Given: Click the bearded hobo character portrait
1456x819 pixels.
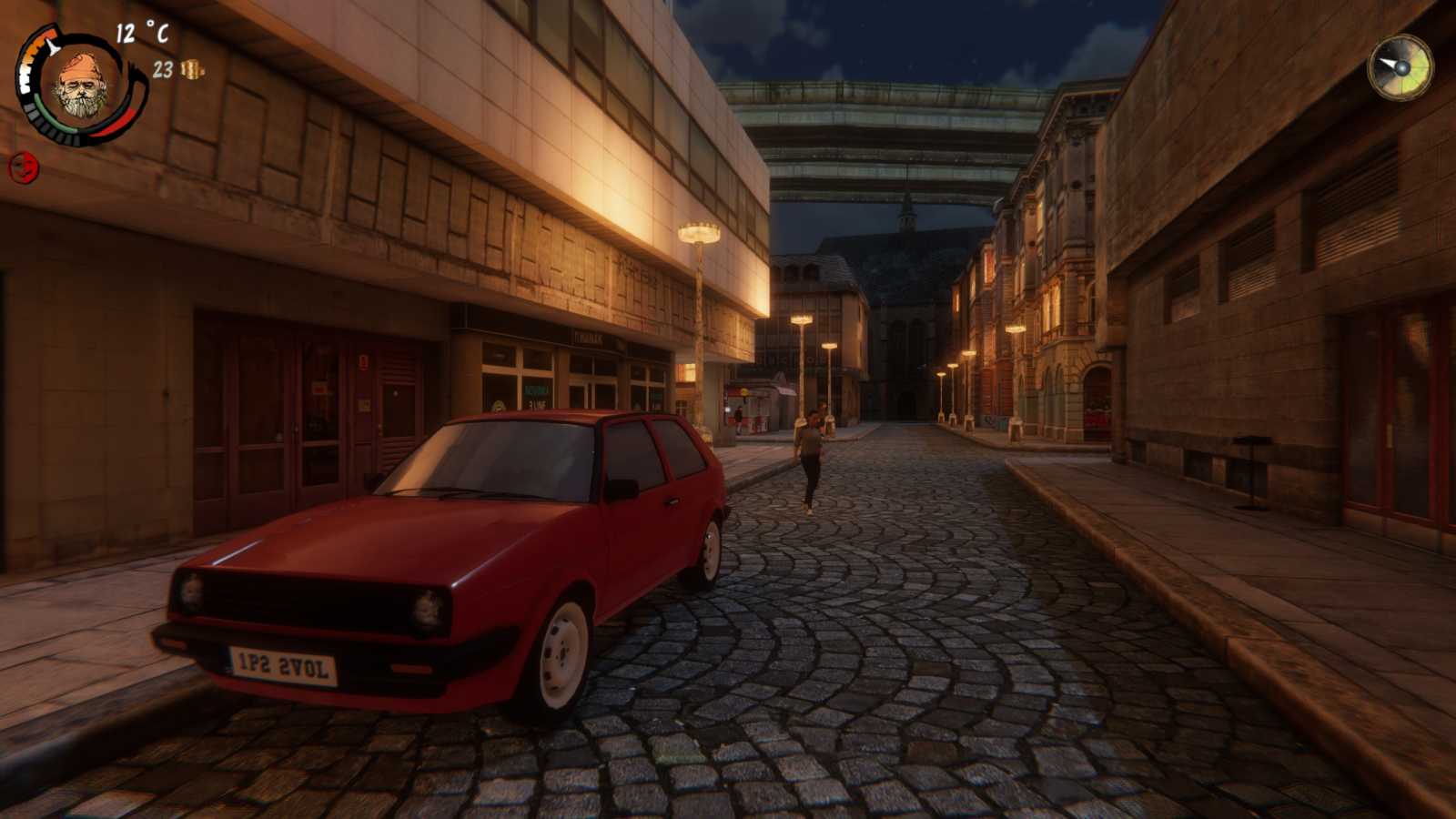Looking at the screenshot, I should pyautogui.click(x=82, y=86).
